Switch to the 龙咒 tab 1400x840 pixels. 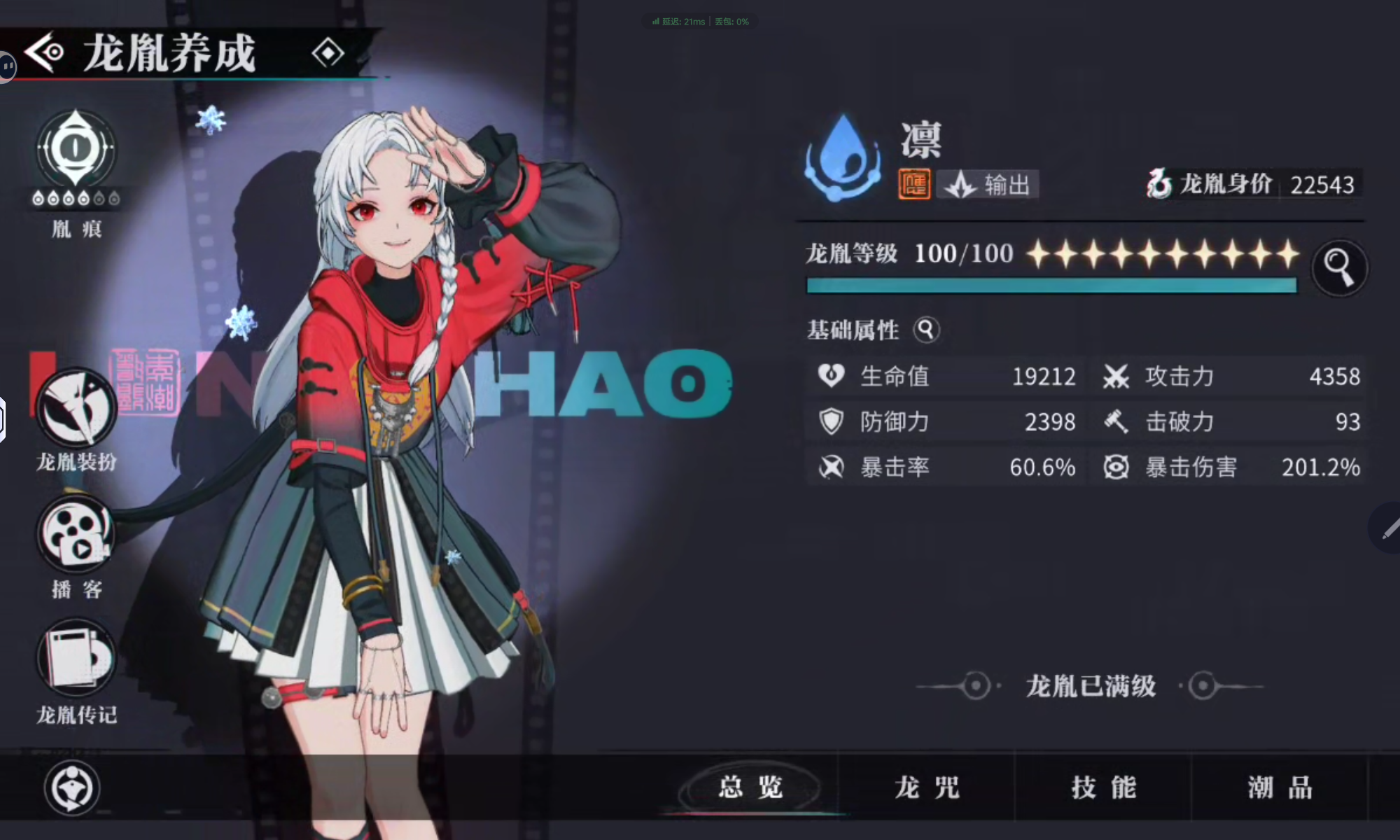tap(926, 787)
